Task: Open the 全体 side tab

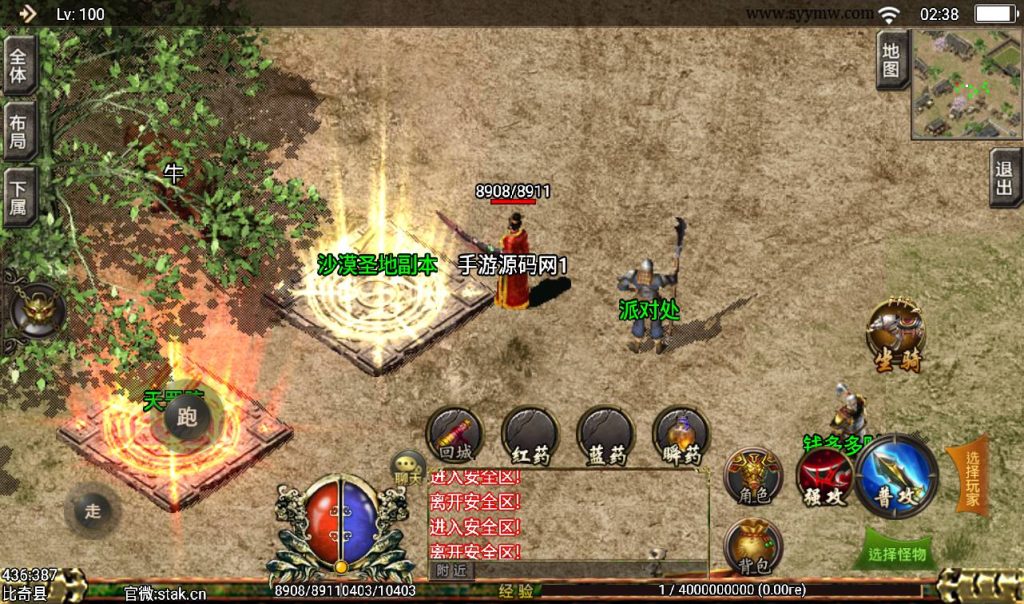Action: click(19, 65)
